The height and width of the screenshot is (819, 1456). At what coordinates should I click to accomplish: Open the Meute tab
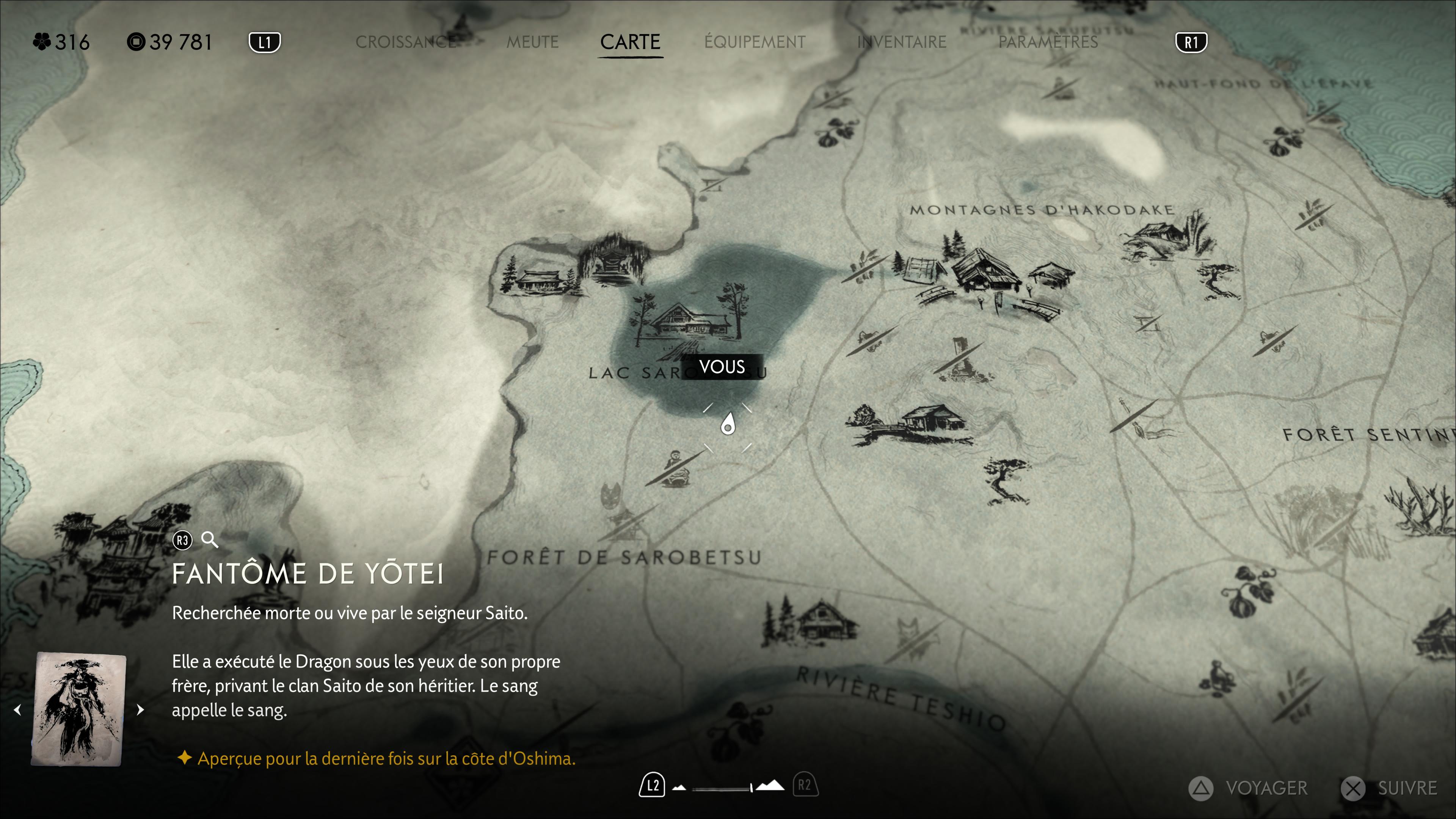tap(532, 42)
